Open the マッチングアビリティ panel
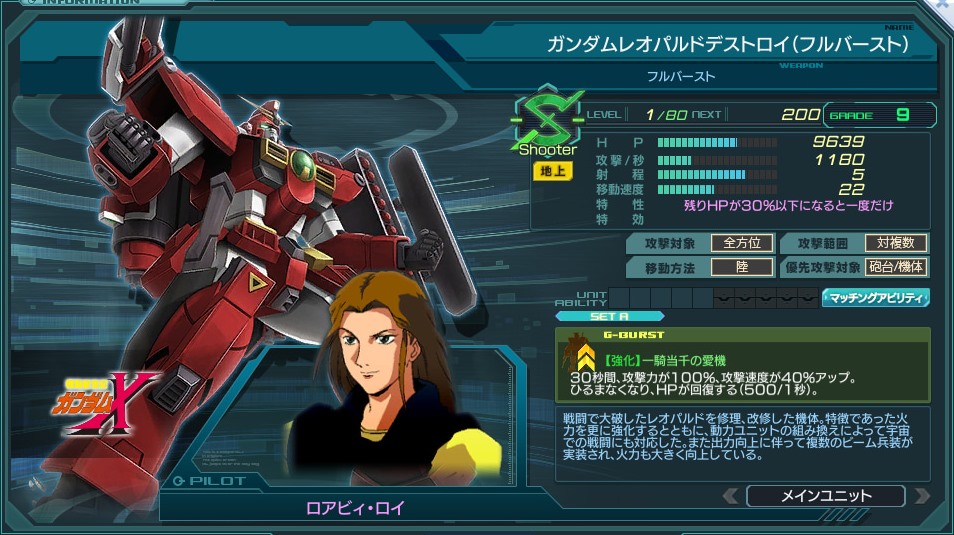Image resolution: width=954 pixels, height=535 pixels. coord(876,297)
